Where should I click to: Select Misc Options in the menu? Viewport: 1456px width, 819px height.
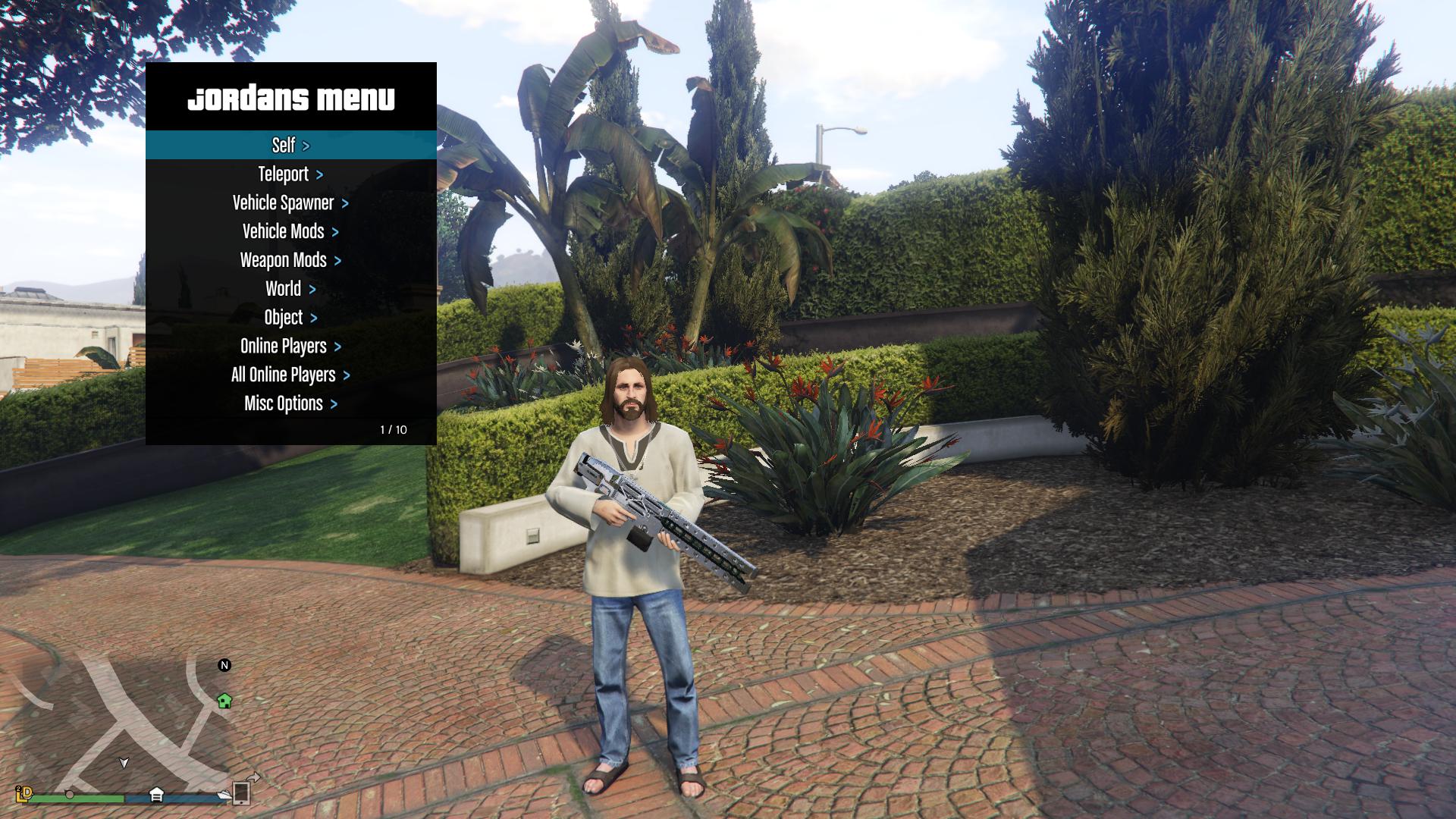[290, 404]
